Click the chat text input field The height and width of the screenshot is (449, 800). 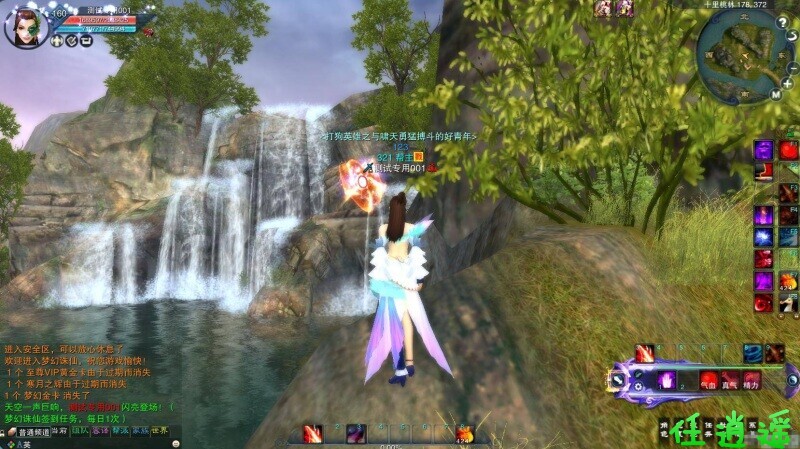pyautogui.click(x=90, y=444)
